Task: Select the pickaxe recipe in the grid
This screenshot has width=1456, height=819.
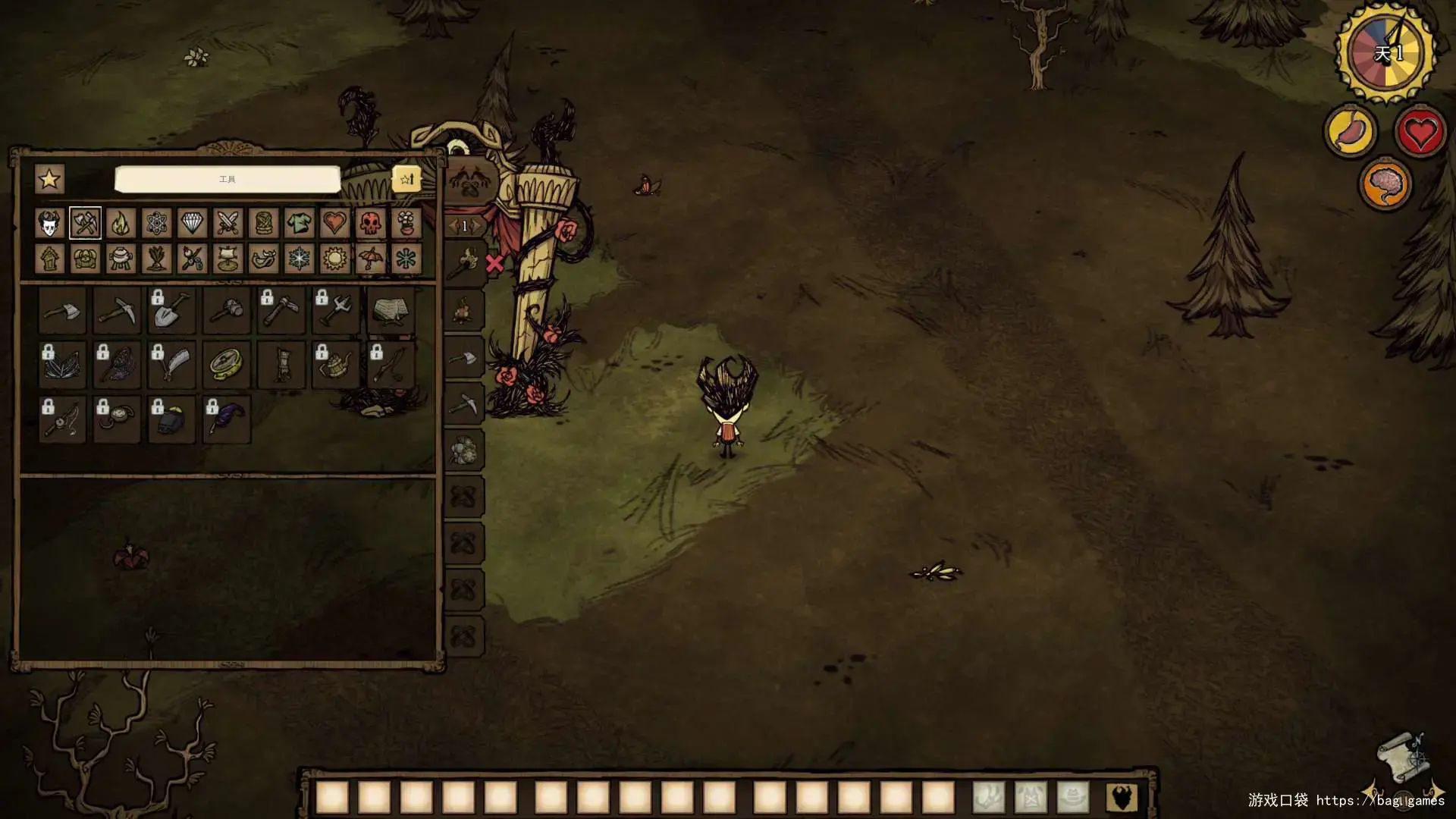Action: (x=118, y=310)
